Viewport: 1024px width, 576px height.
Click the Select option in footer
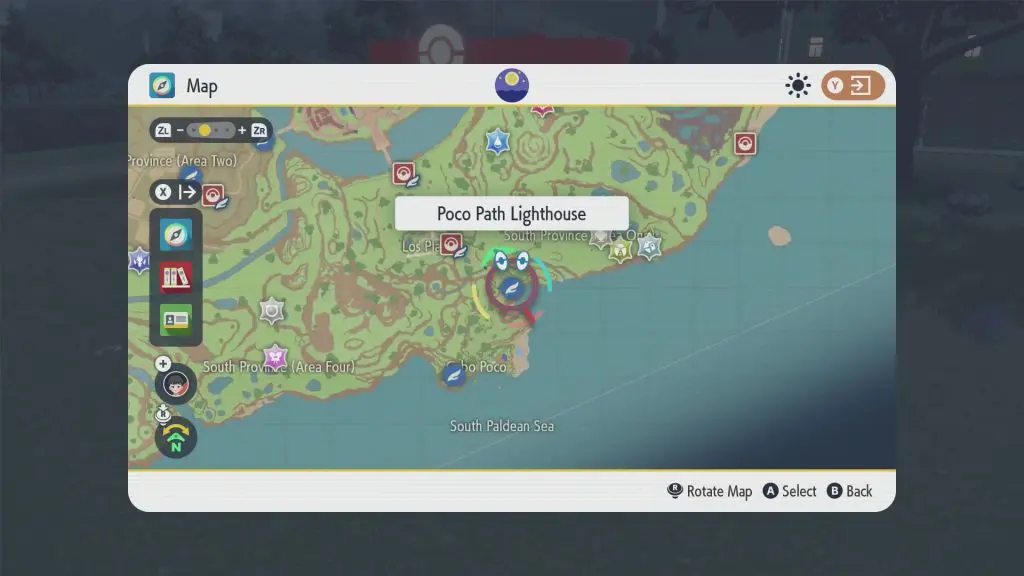(790, 491)
